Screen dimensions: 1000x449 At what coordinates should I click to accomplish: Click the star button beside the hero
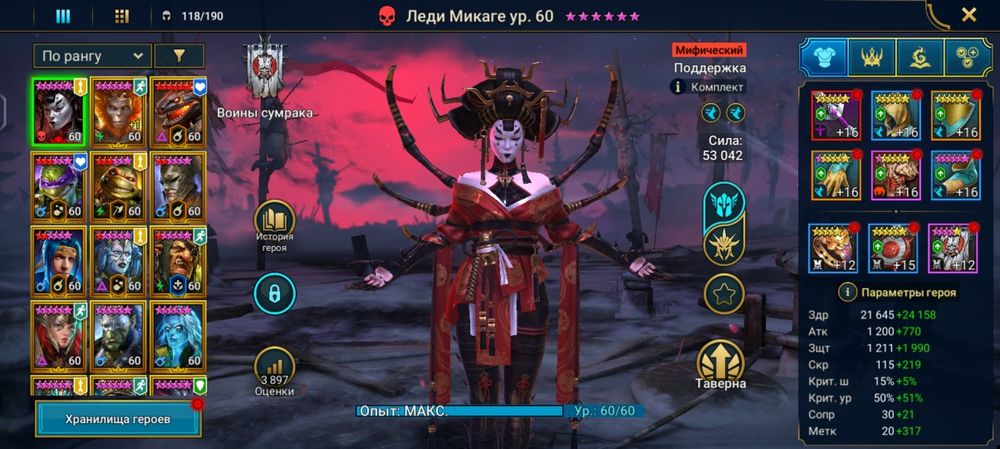click(x=723, y=294)
